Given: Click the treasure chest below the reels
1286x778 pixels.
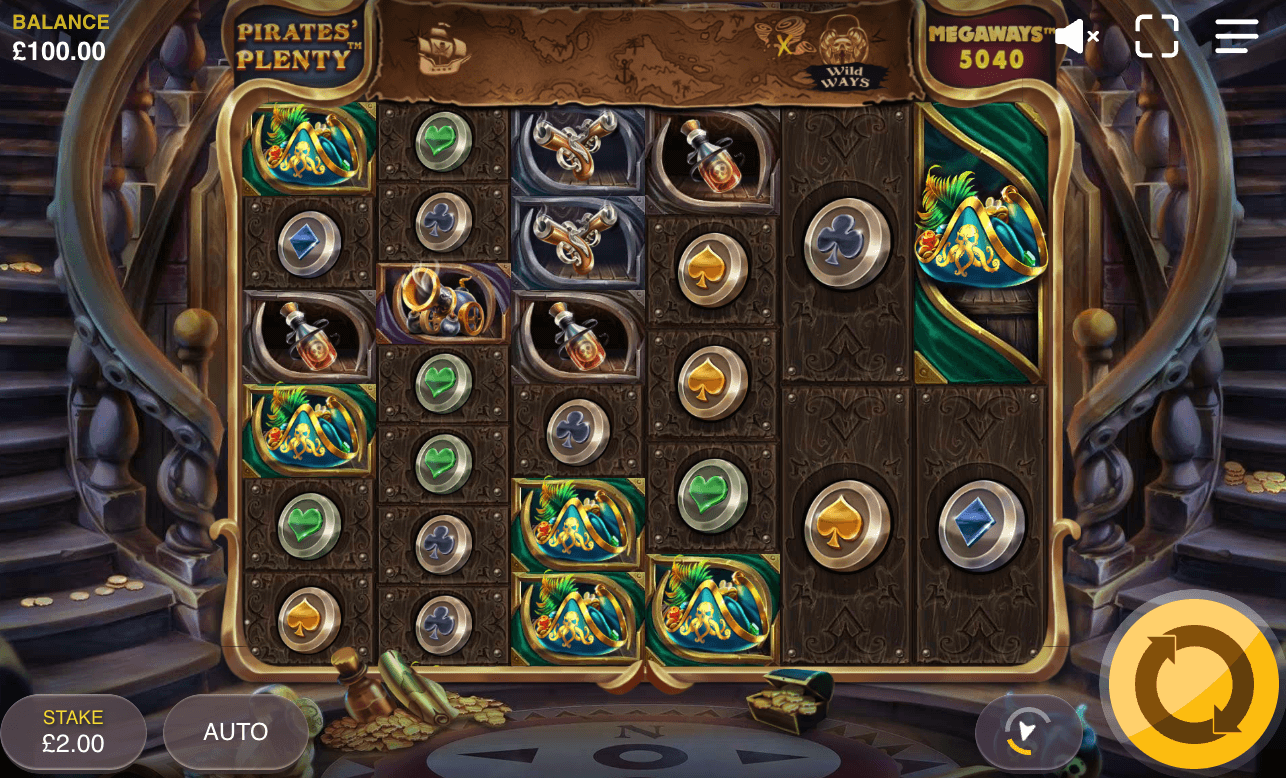Looking at the screenshot, I should pos(788,700).
